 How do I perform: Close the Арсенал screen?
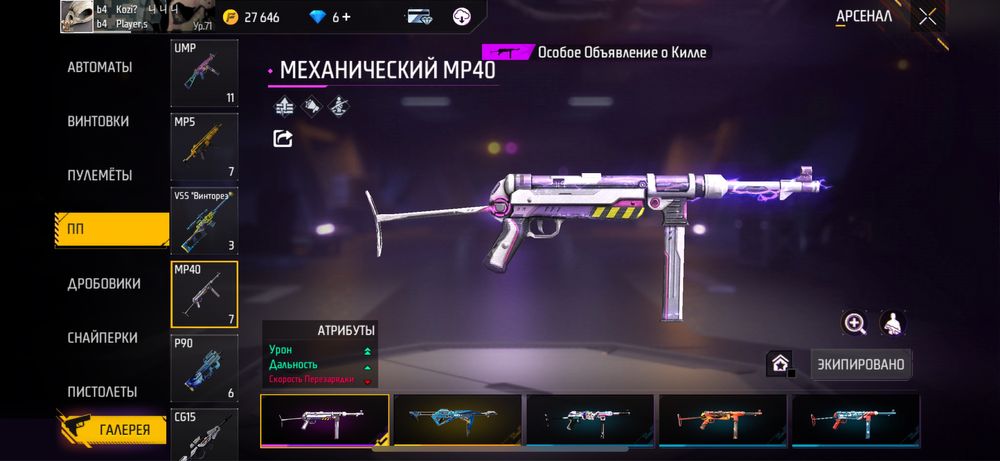928,16
